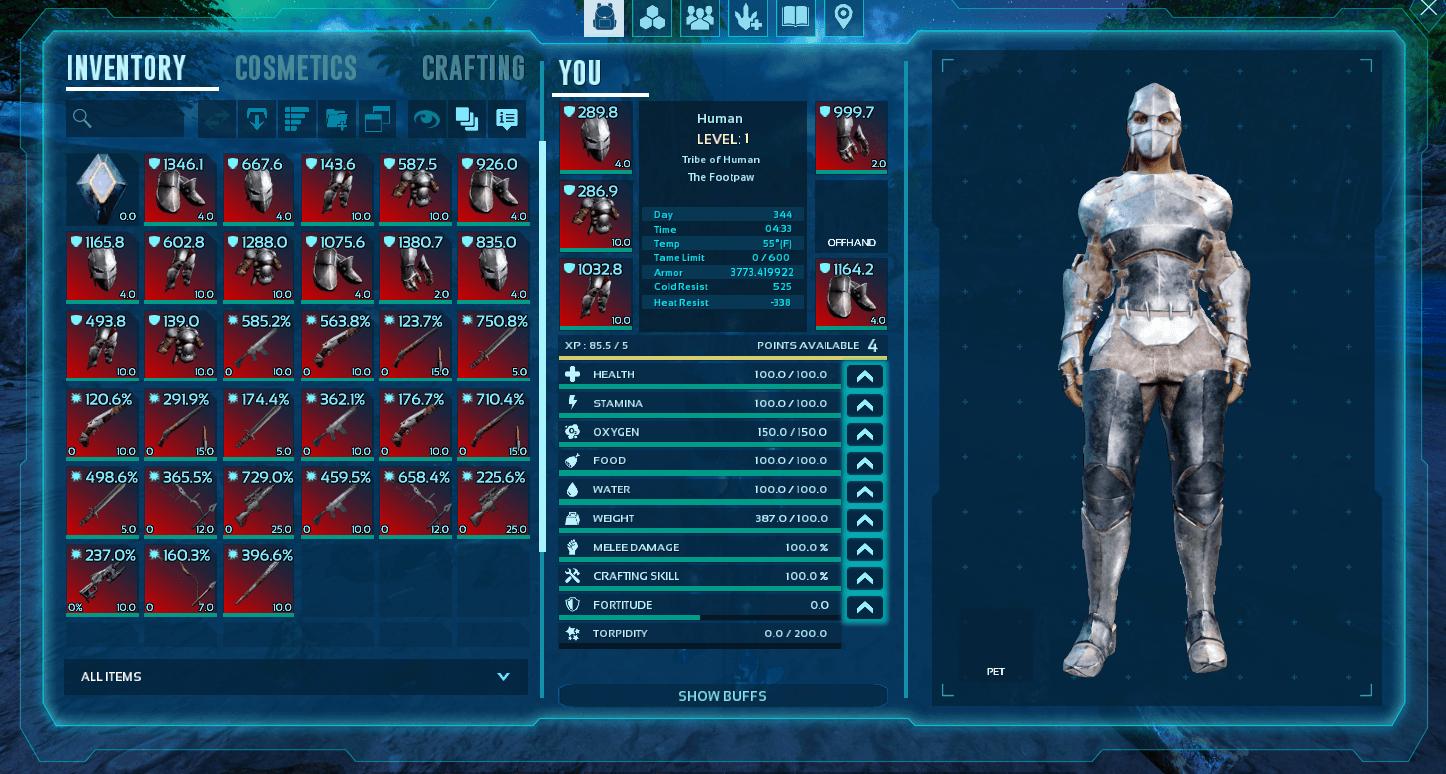Click the Health level-up chevron

pos(864,375)
